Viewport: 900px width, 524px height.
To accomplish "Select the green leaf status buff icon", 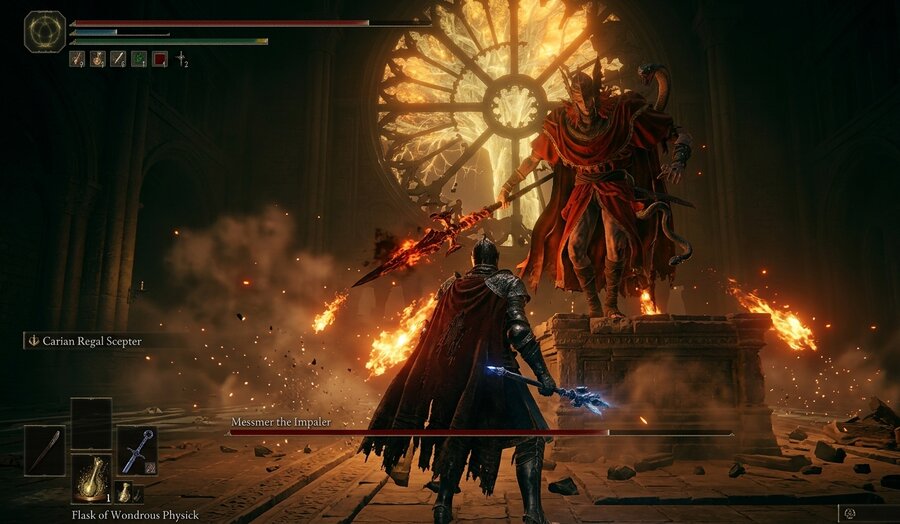I will (x=139, y=59).
